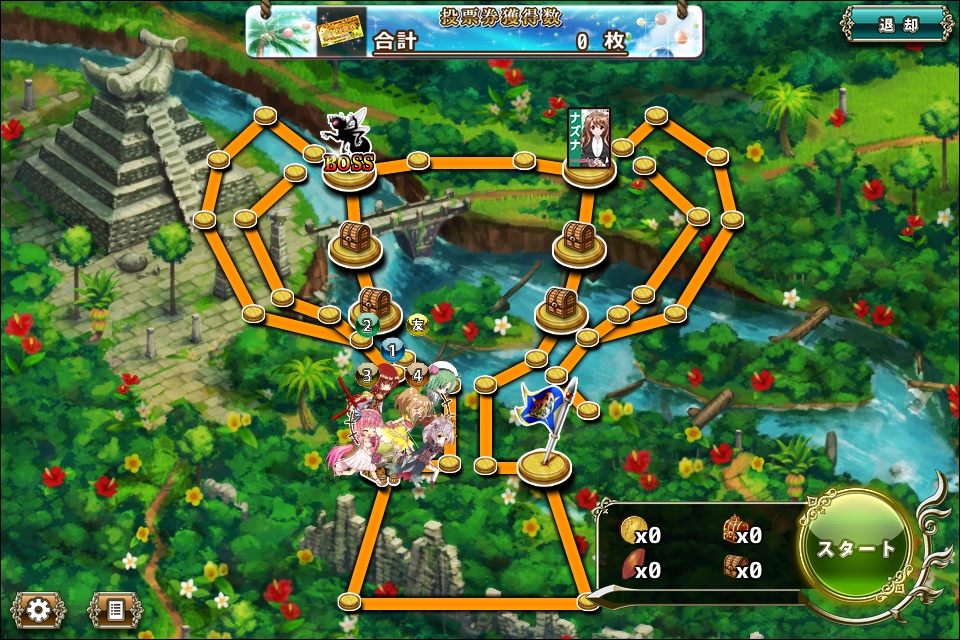Open the gear settings menu
This screenshot has width=960, height=640.
pyautogui.click(x=38, y=609)
